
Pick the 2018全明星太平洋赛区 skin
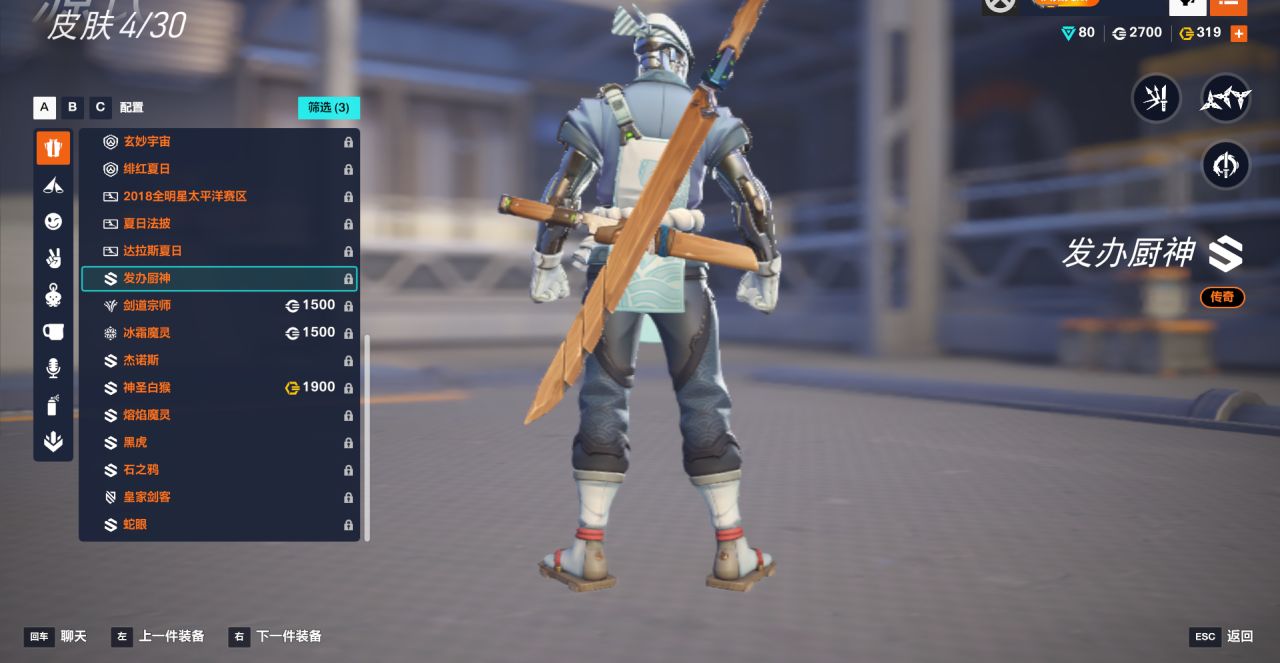point(218,196)
